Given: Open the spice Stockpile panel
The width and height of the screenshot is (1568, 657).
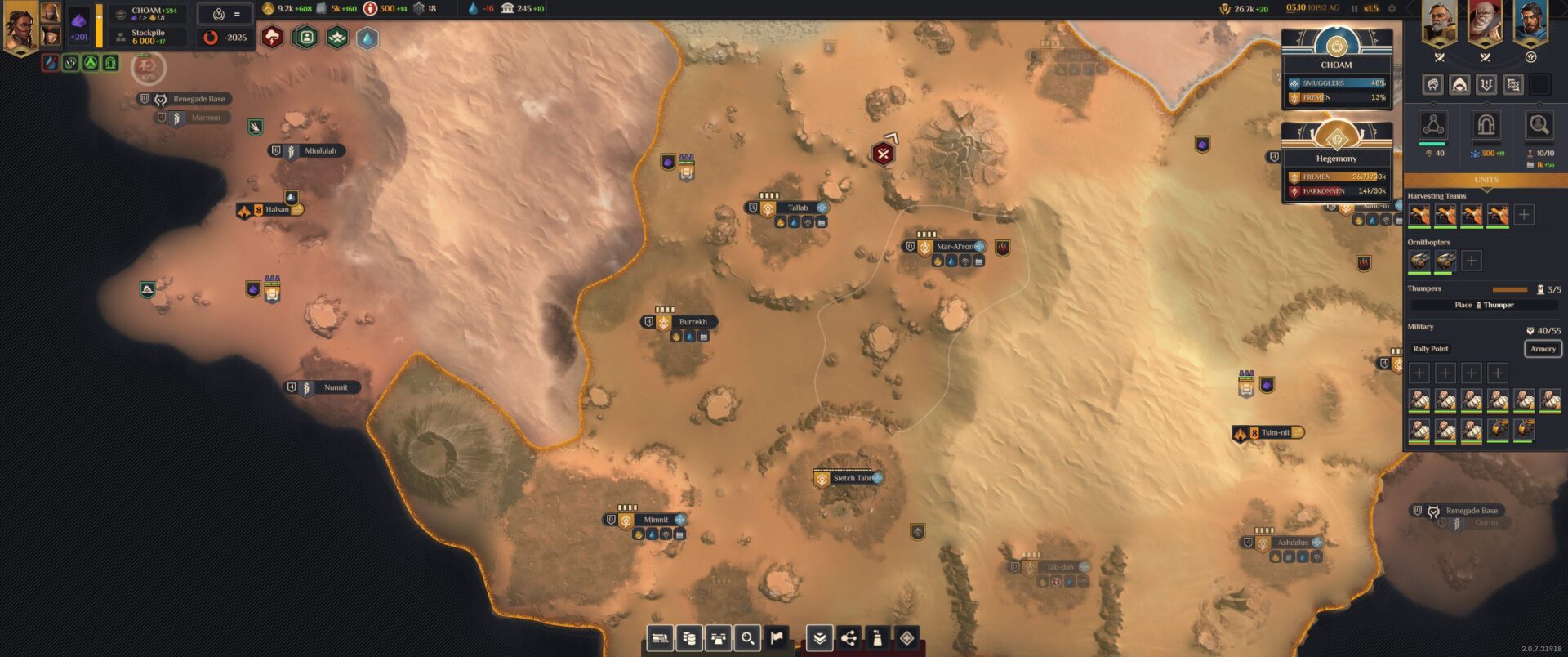Looking at the screenshot, I should (149, 38).
